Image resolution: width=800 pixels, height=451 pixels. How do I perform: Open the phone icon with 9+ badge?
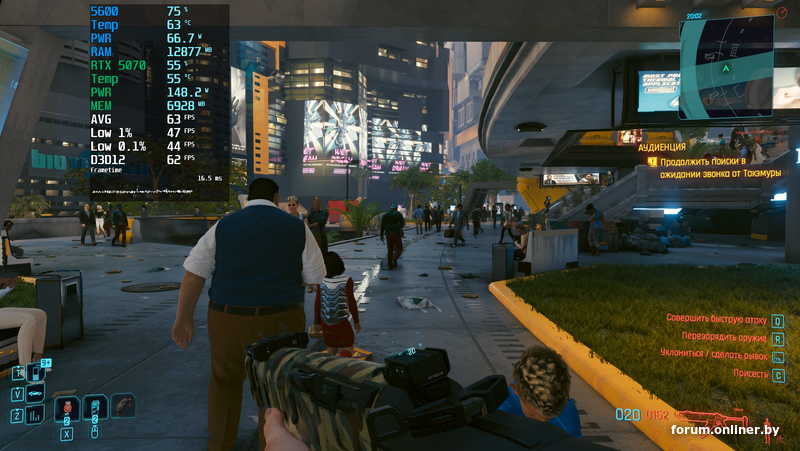pos(37,373)
